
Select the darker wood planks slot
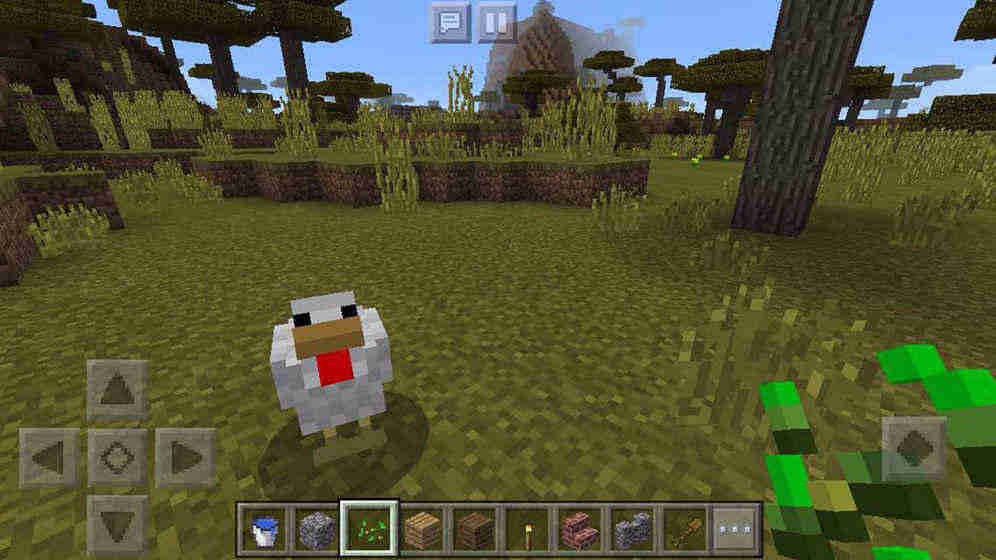point(474,528)
